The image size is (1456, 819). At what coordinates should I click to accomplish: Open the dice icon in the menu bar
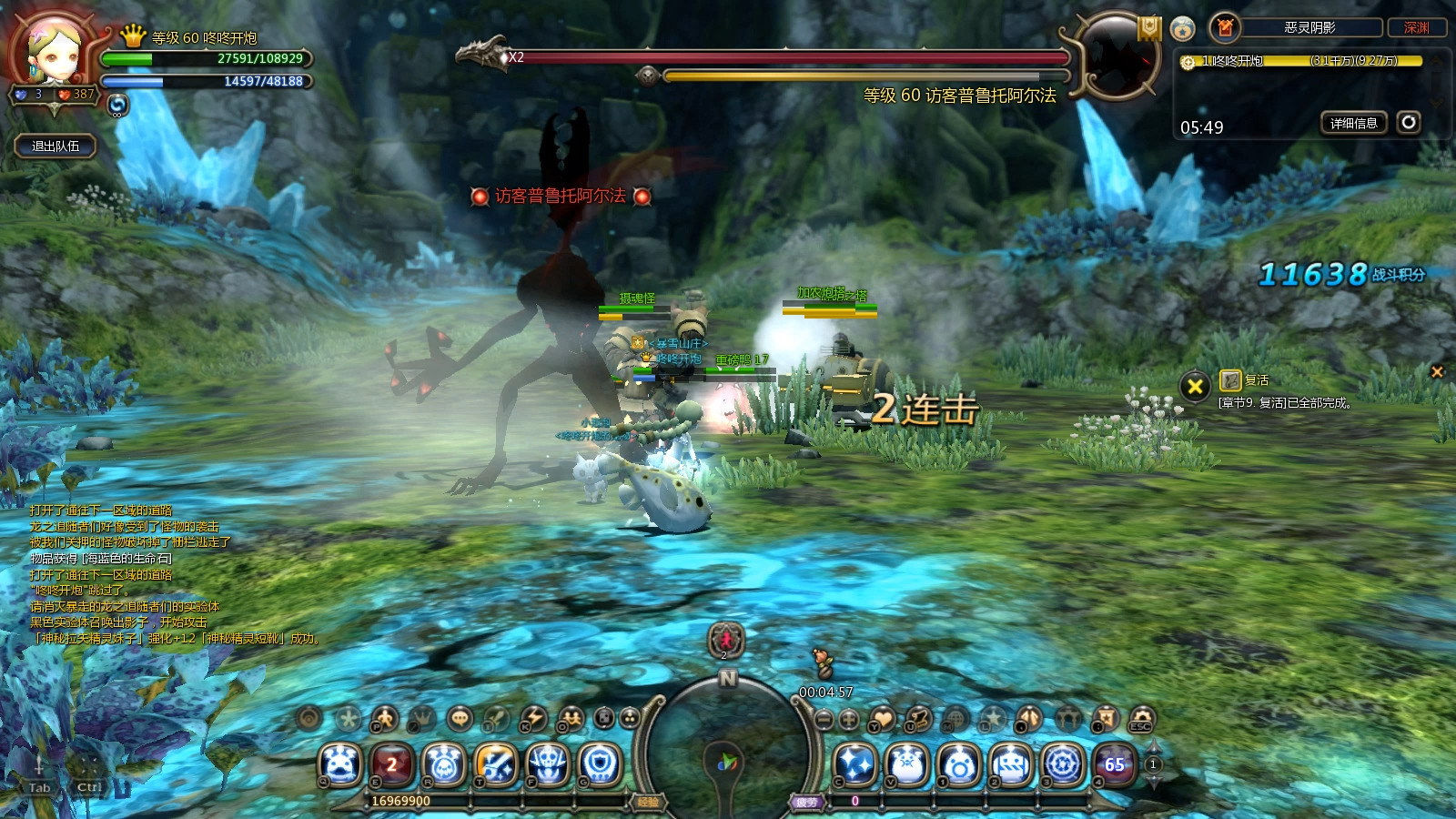coord(604,719)
